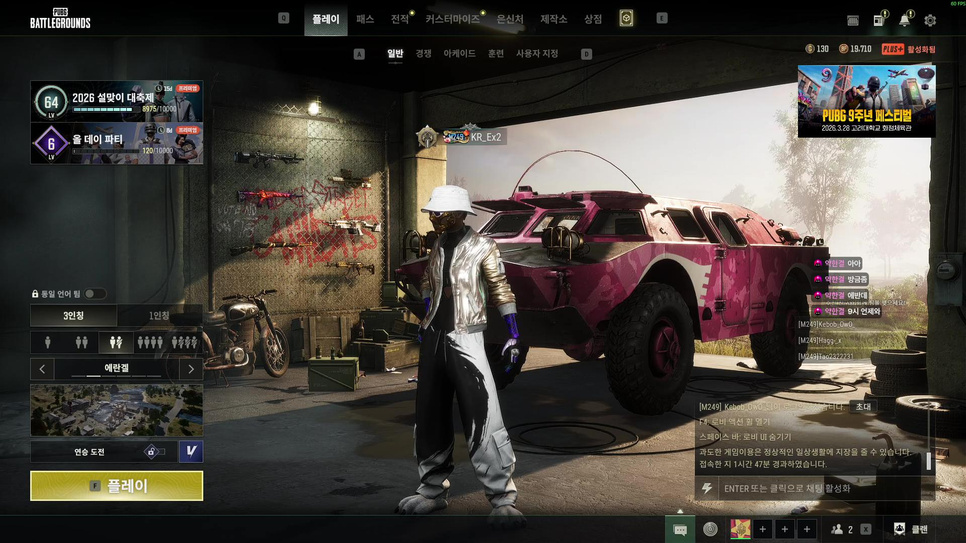Show the previous map with left arrow
This screenshot has width=966, height=543.
pyautogui.click(x=42, y=369)
